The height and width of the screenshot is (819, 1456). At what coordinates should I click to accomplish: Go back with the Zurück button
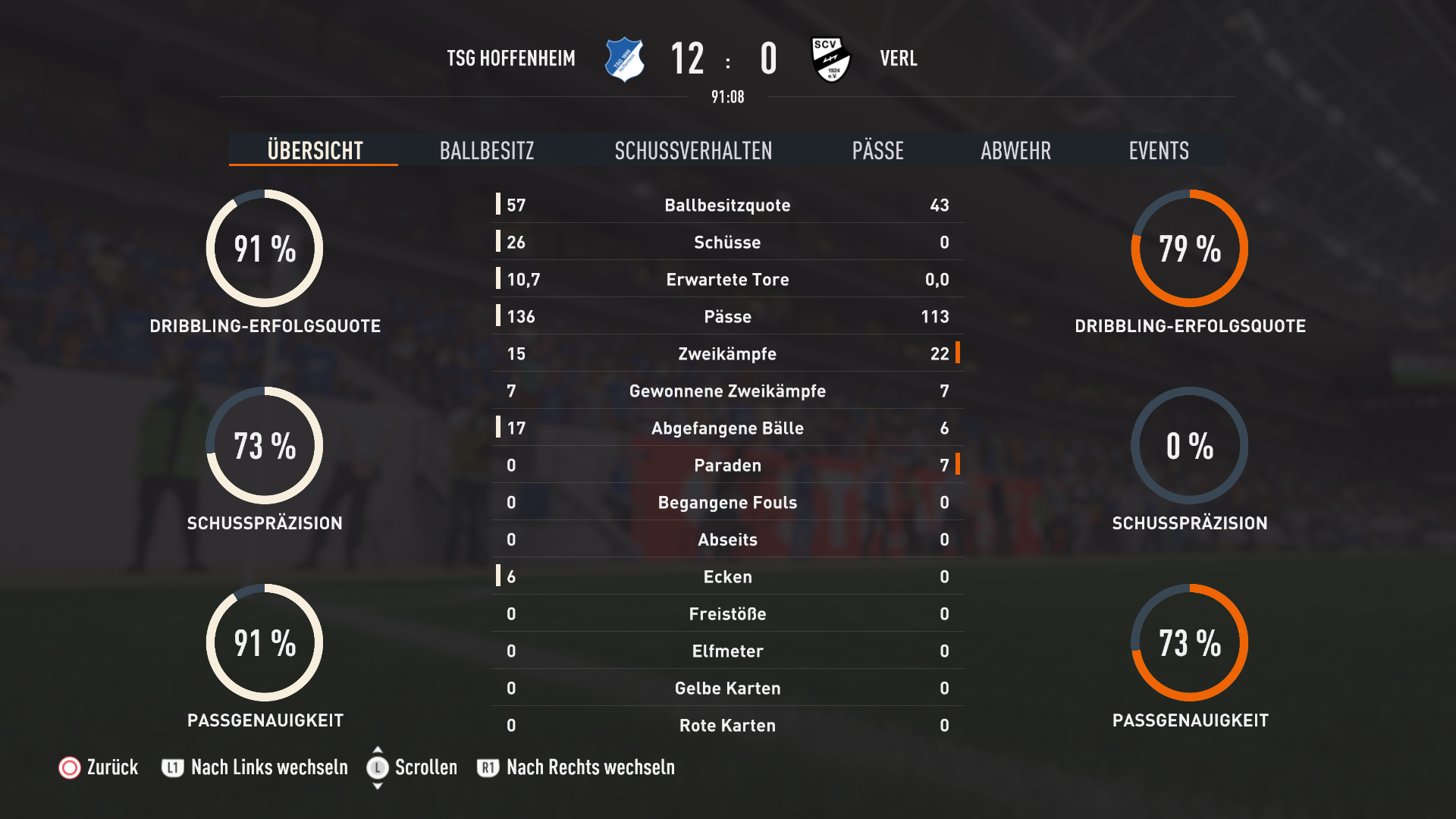[99, 767]
